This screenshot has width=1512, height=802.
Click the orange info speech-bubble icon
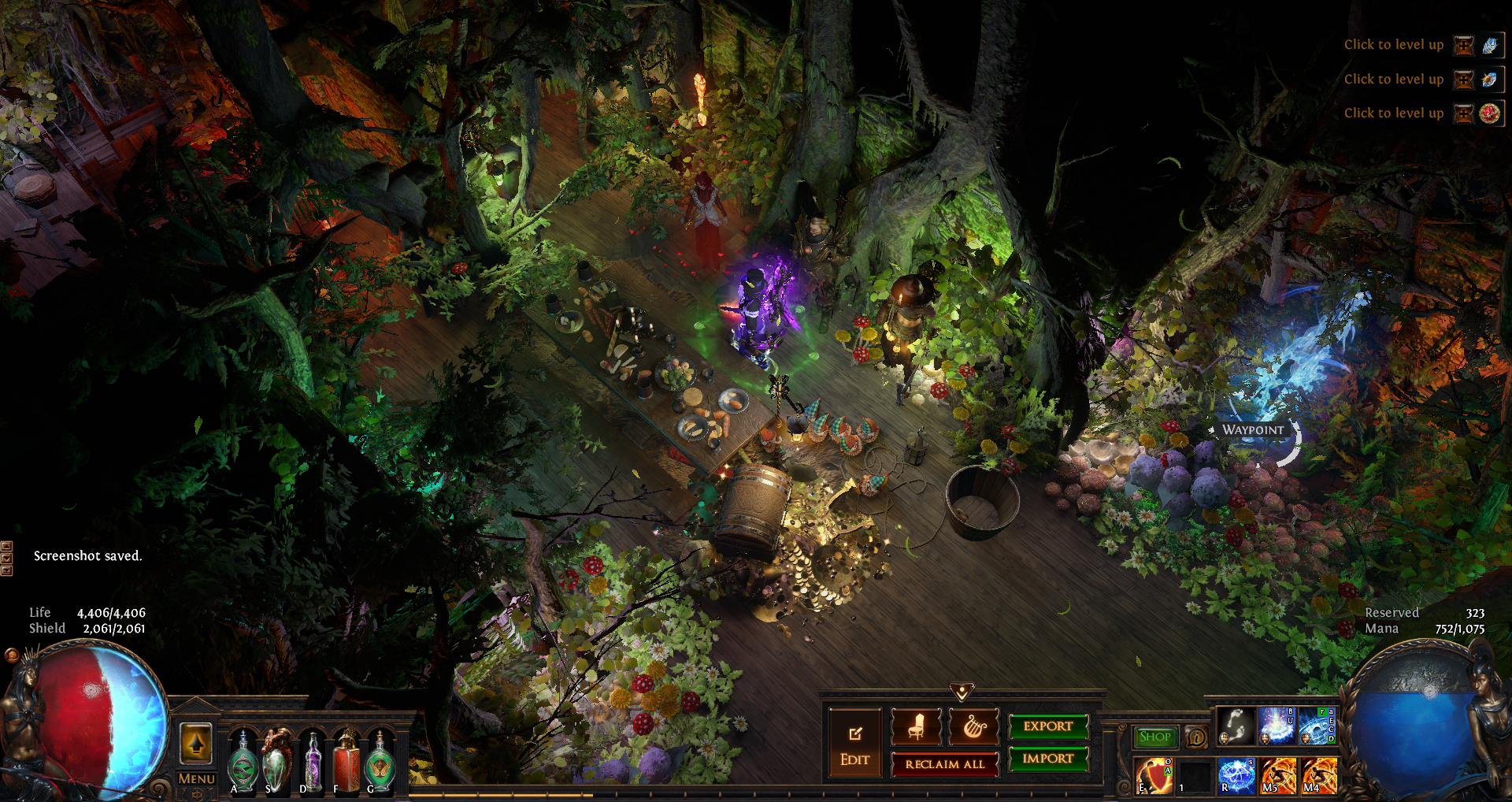(1196, 737)
